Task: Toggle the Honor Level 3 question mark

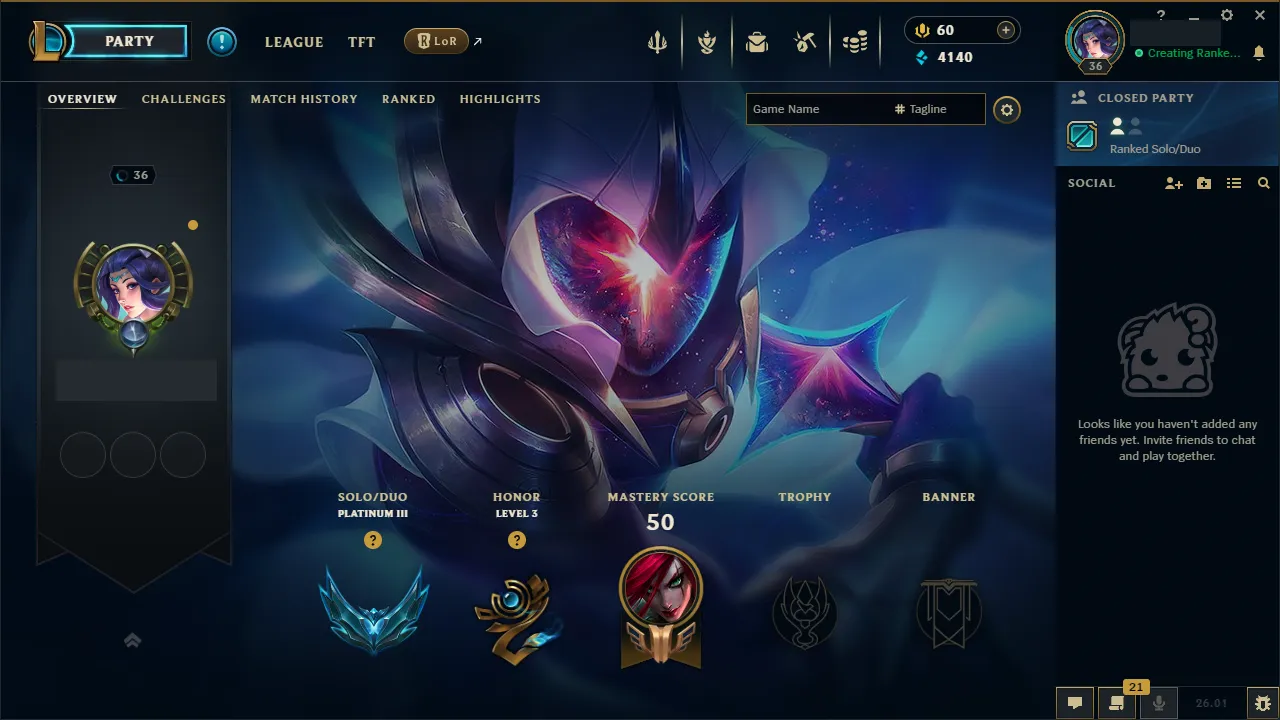Action: pyautogui.click(x=517, y=540)
